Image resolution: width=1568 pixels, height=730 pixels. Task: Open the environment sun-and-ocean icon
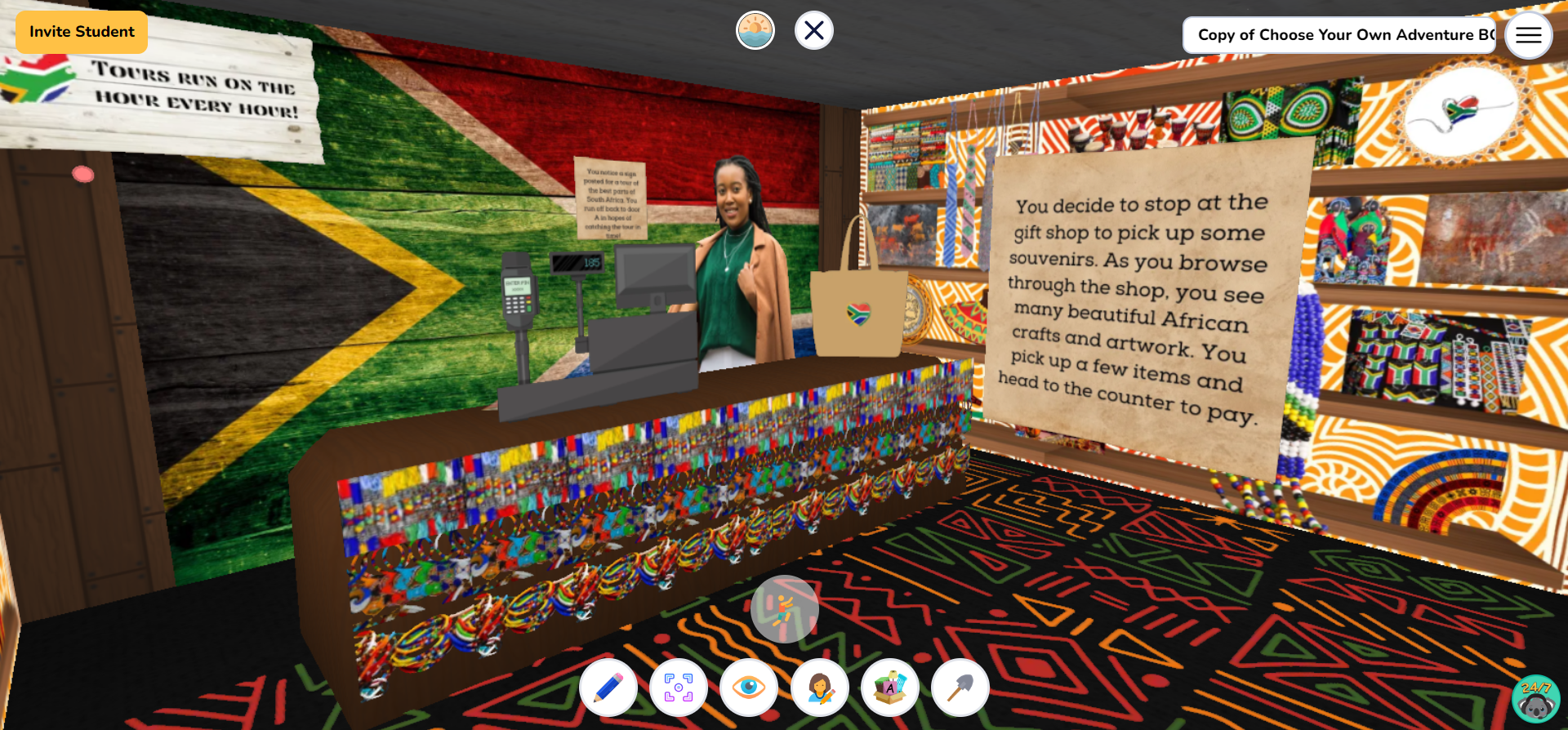755,30
